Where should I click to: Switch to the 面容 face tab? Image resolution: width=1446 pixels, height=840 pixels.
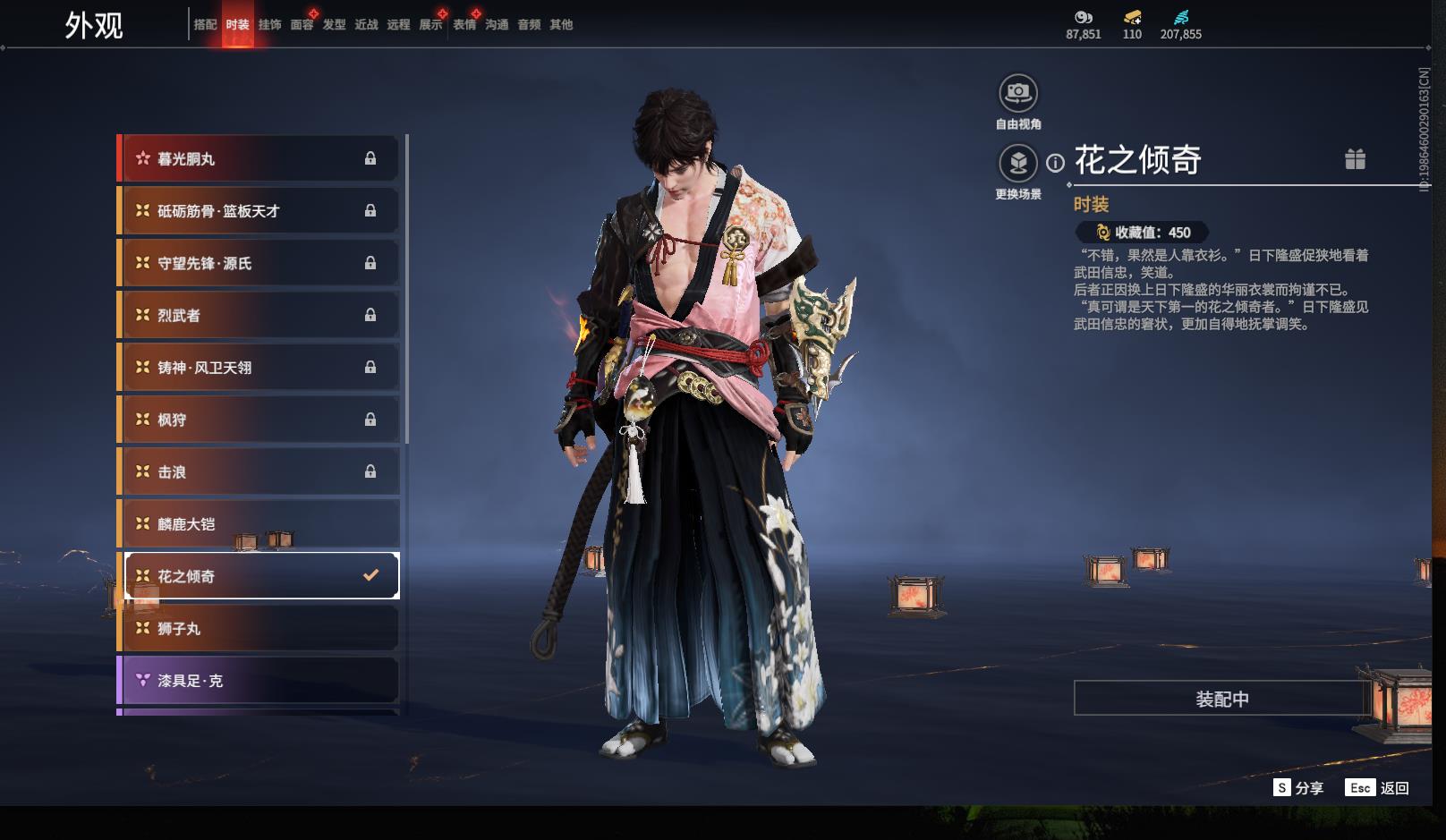tap(302, 25)
